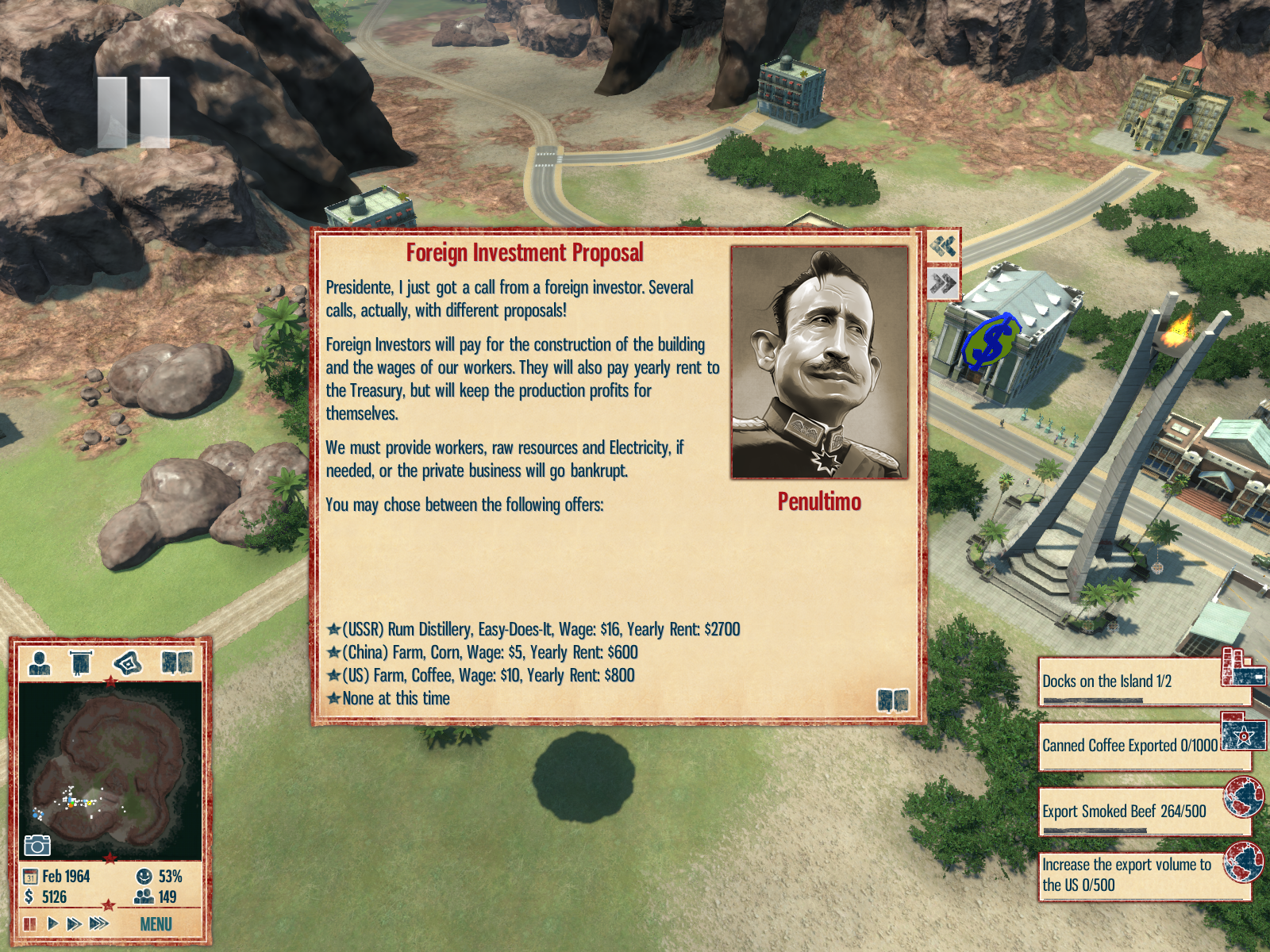Open the MENU
The height and width of the screenshot is (952, 1270).
[x=156, y=924]
